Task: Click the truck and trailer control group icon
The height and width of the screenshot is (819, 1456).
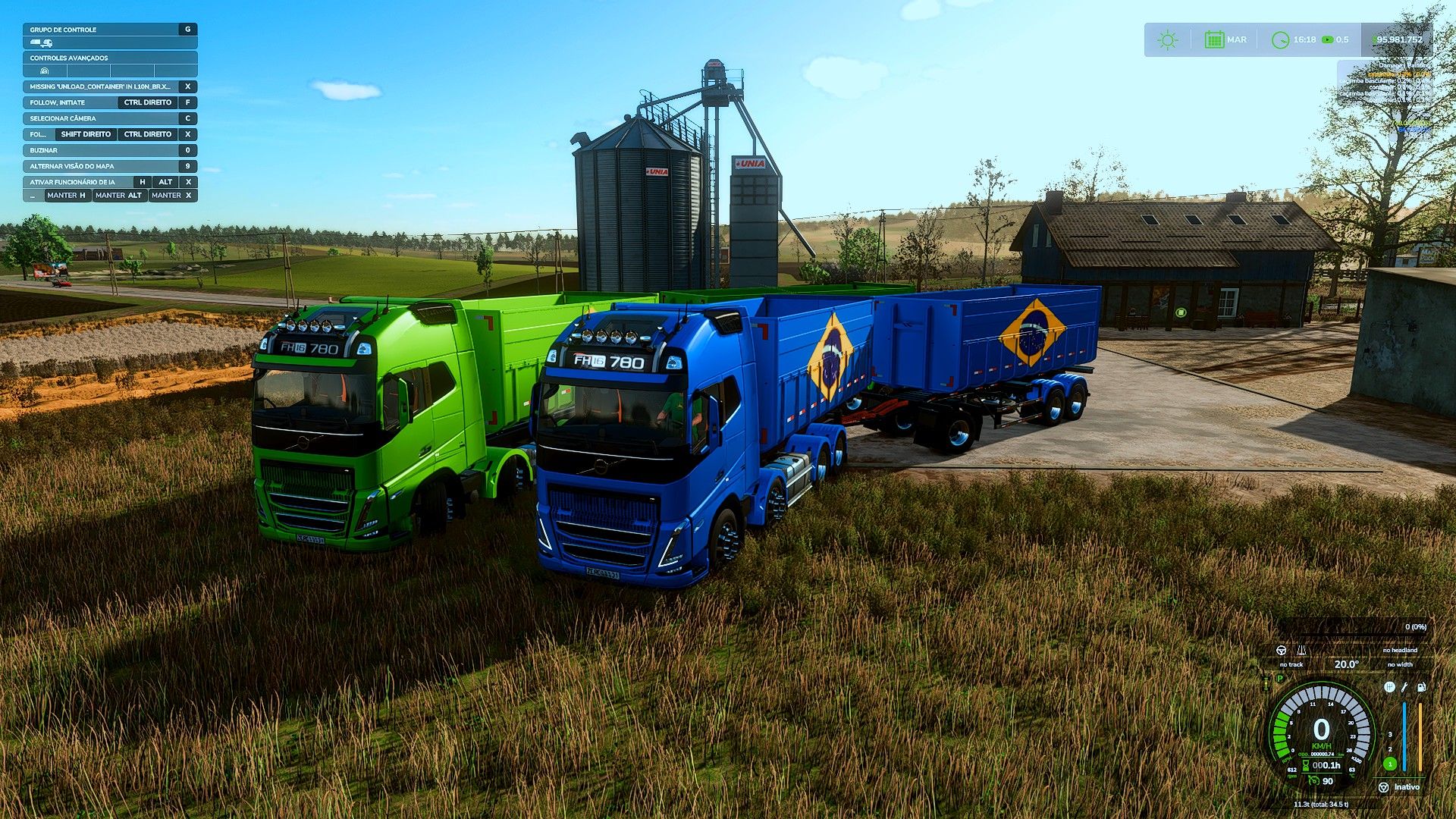Action: coord(42,43)
